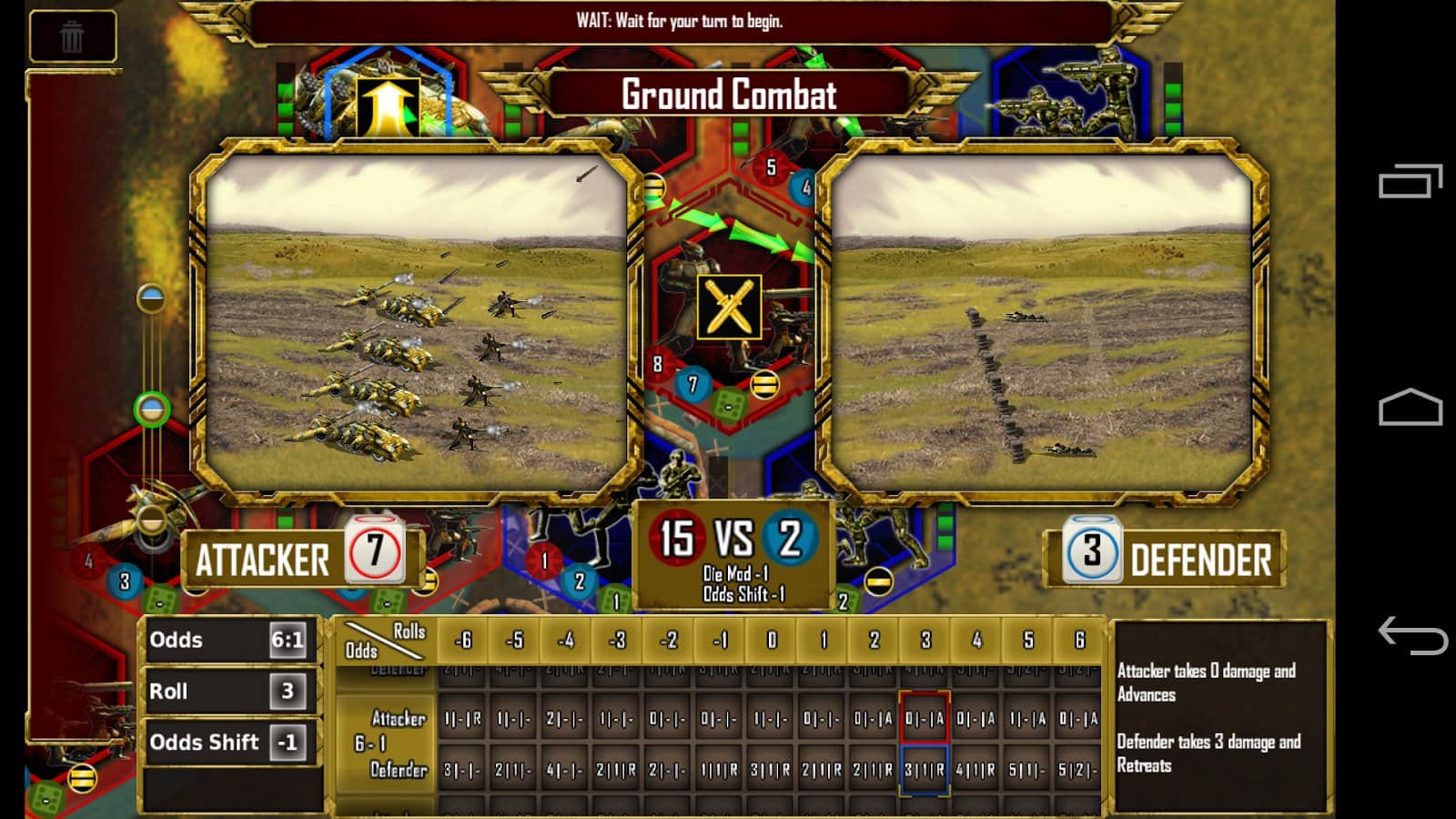Select the crossed missiles combat icon
Image resolution: width=1456 pixels, height=819 pixels.
(729, 308)
